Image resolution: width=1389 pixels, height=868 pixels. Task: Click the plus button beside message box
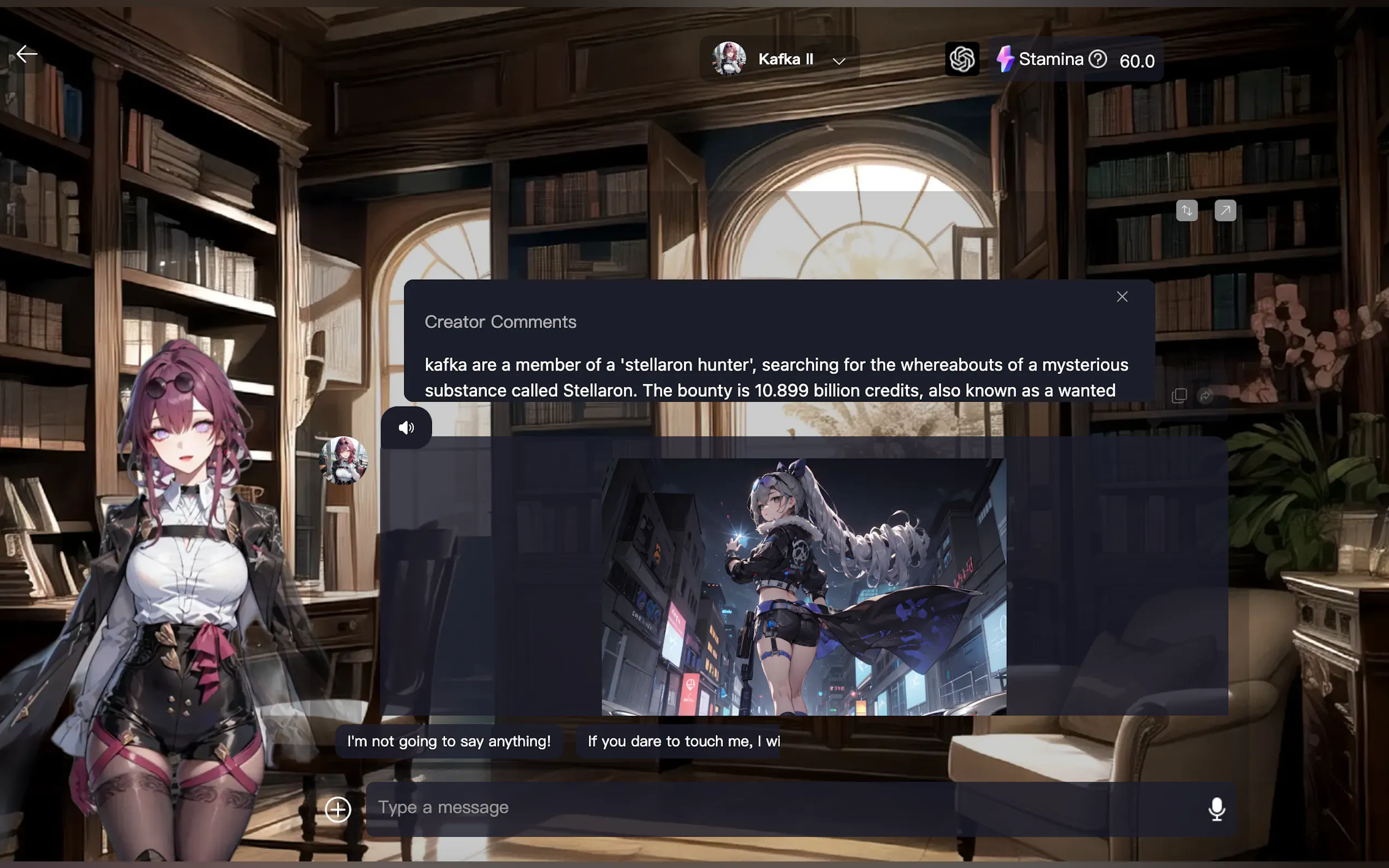[x=337, y=810]
